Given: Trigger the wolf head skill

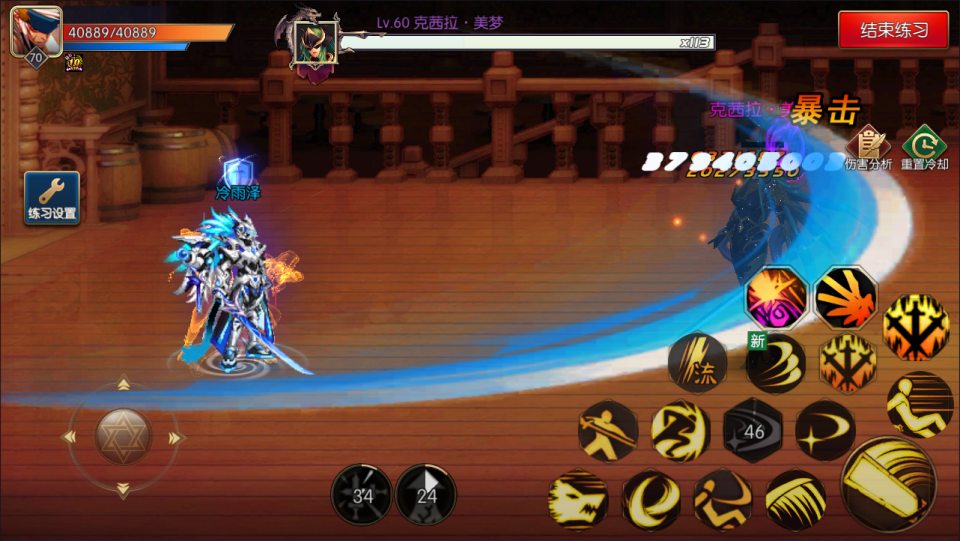Looking at the screenshot, I should (x=578, y=499).
